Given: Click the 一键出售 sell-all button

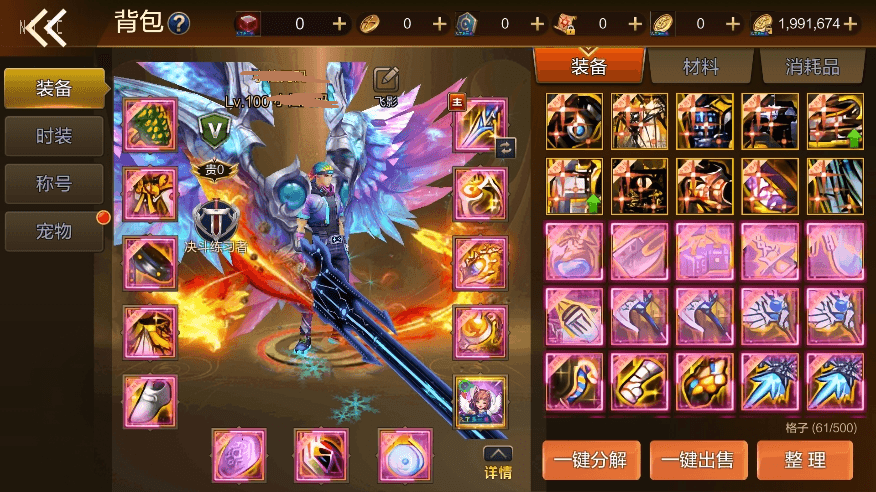Looking at the screenshot, I should pos(698,460).
